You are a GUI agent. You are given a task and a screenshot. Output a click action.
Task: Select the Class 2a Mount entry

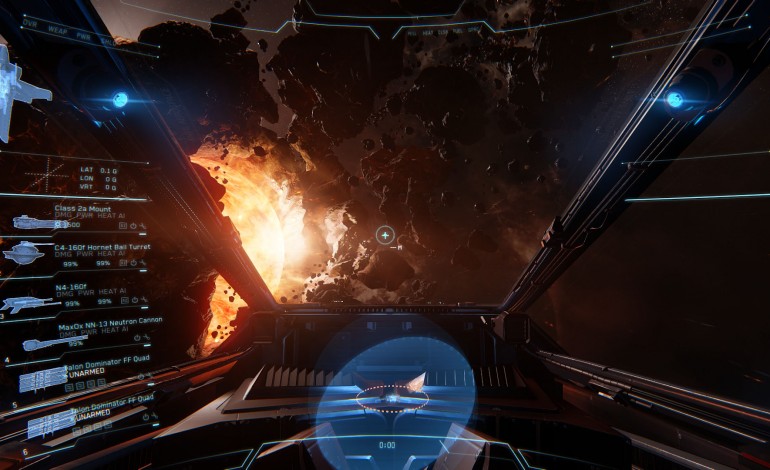[x=83, y=208]
